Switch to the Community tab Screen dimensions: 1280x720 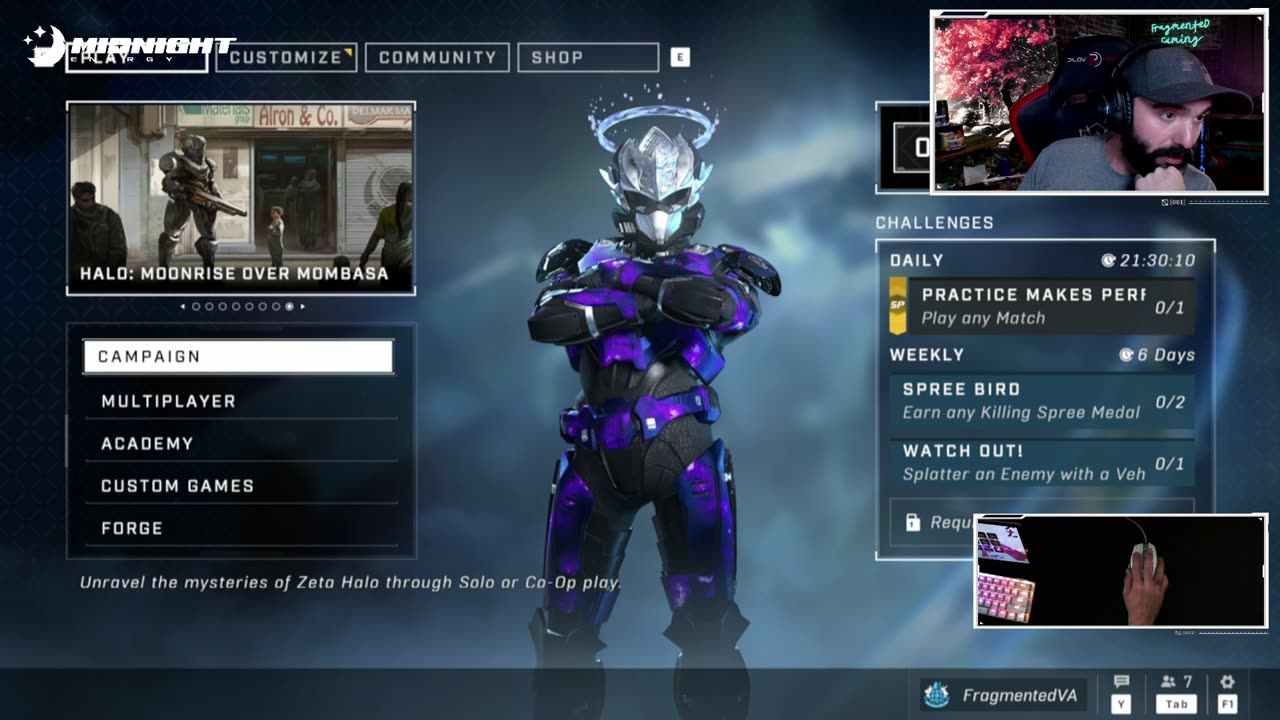[437, 57]
